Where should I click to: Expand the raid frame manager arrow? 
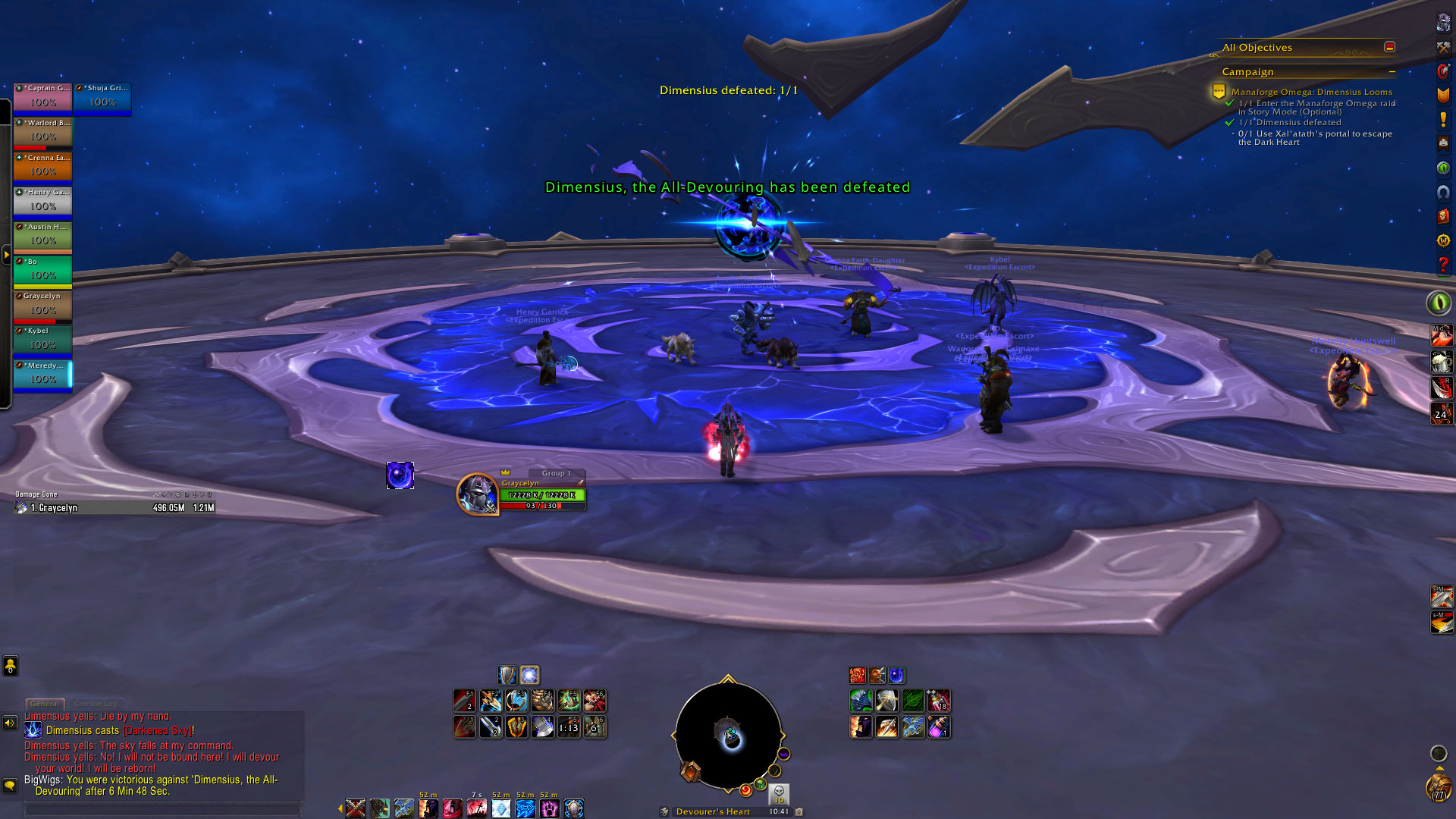click(x=6, y=256)
